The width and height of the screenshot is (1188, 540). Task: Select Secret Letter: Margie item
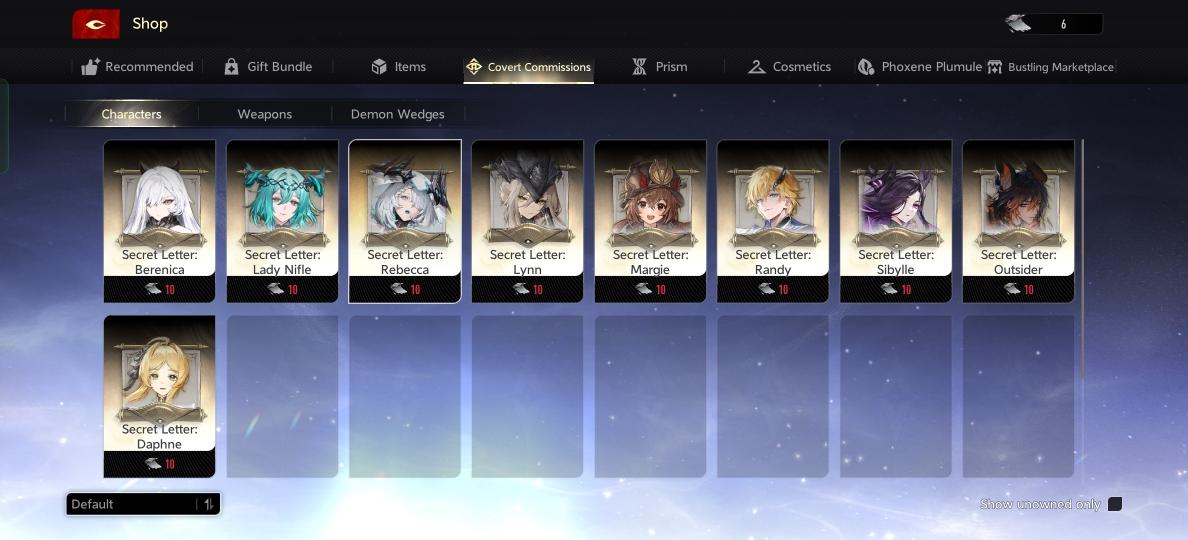tap(650, 220)
